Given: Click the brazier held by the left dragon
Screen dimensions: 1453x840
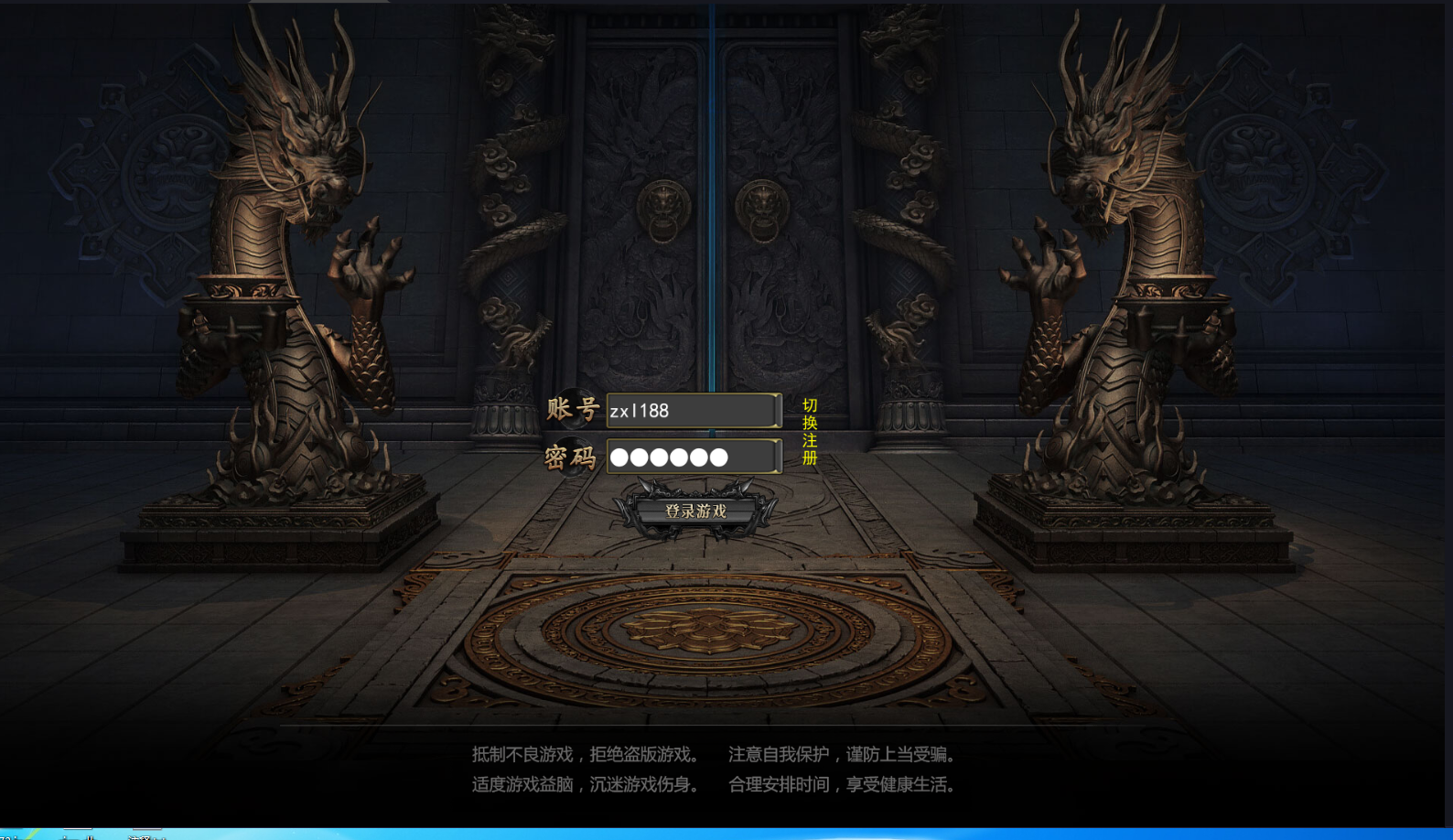Looking at the screenshot, I should tap(236, 302).
